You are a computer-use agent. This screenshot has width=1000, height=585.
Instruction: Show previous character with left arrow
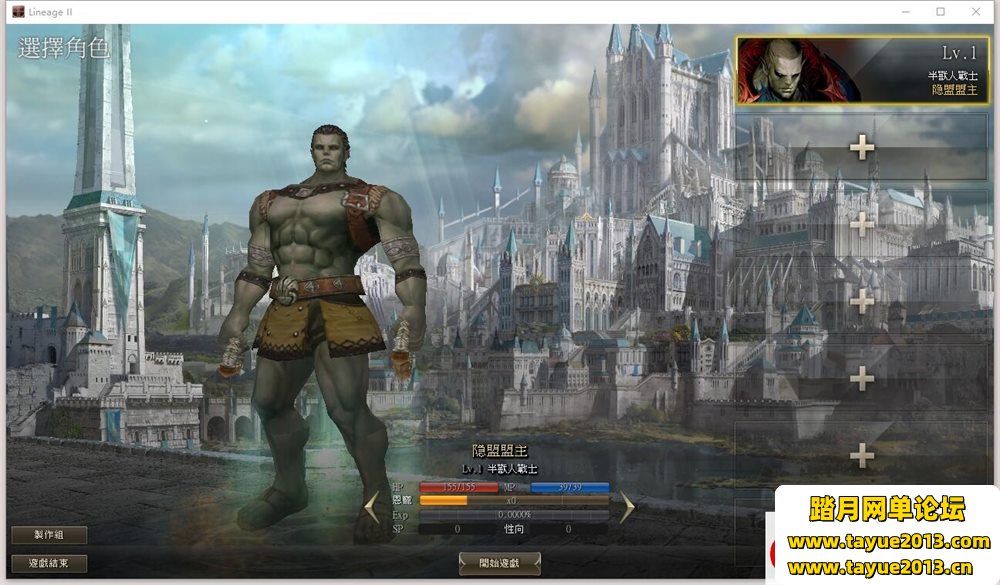point(372,507)
